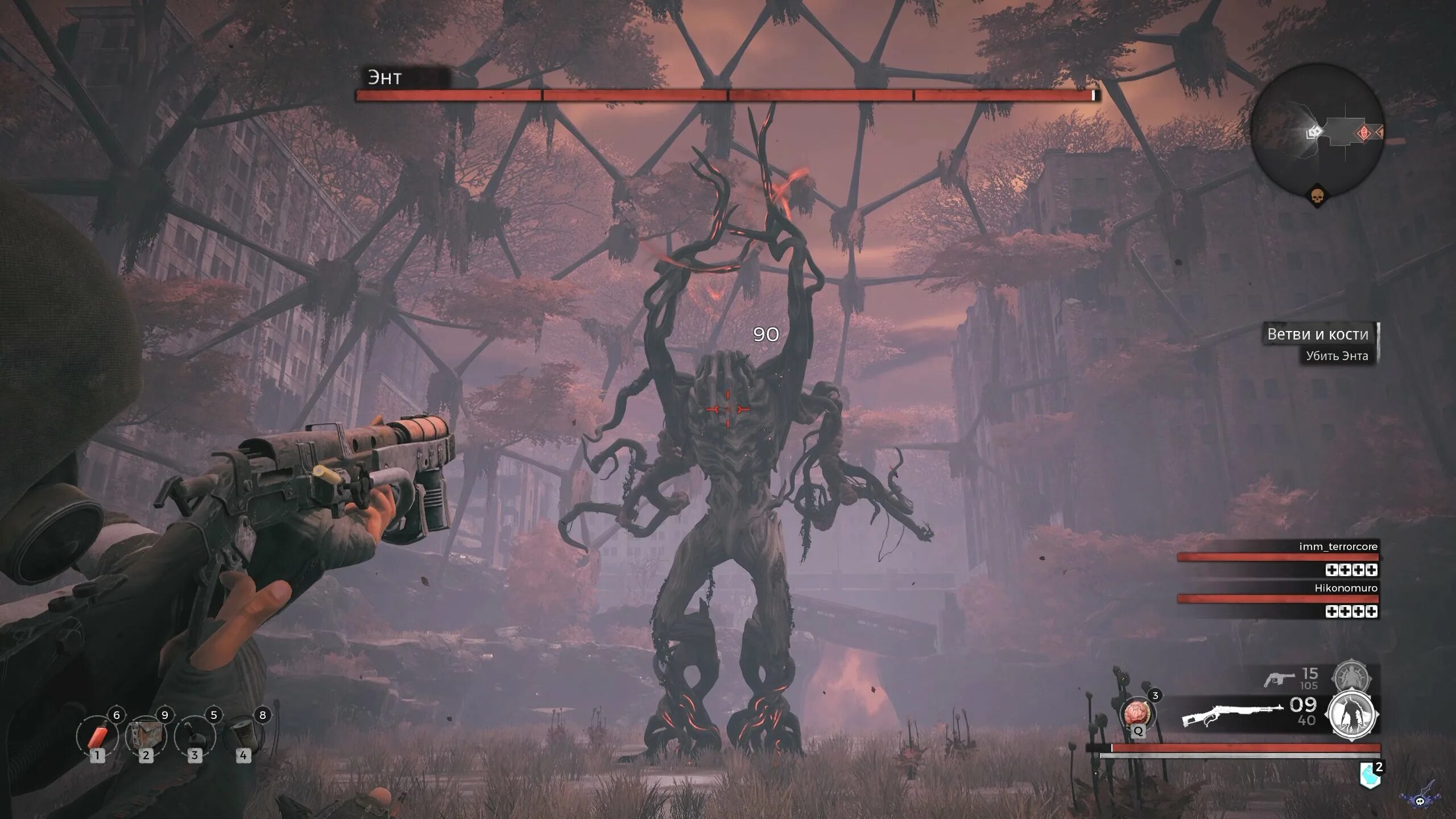The image size is (1456, 819).
Task: Use the black flask in quick slot 3
Action: pos(195,737)
